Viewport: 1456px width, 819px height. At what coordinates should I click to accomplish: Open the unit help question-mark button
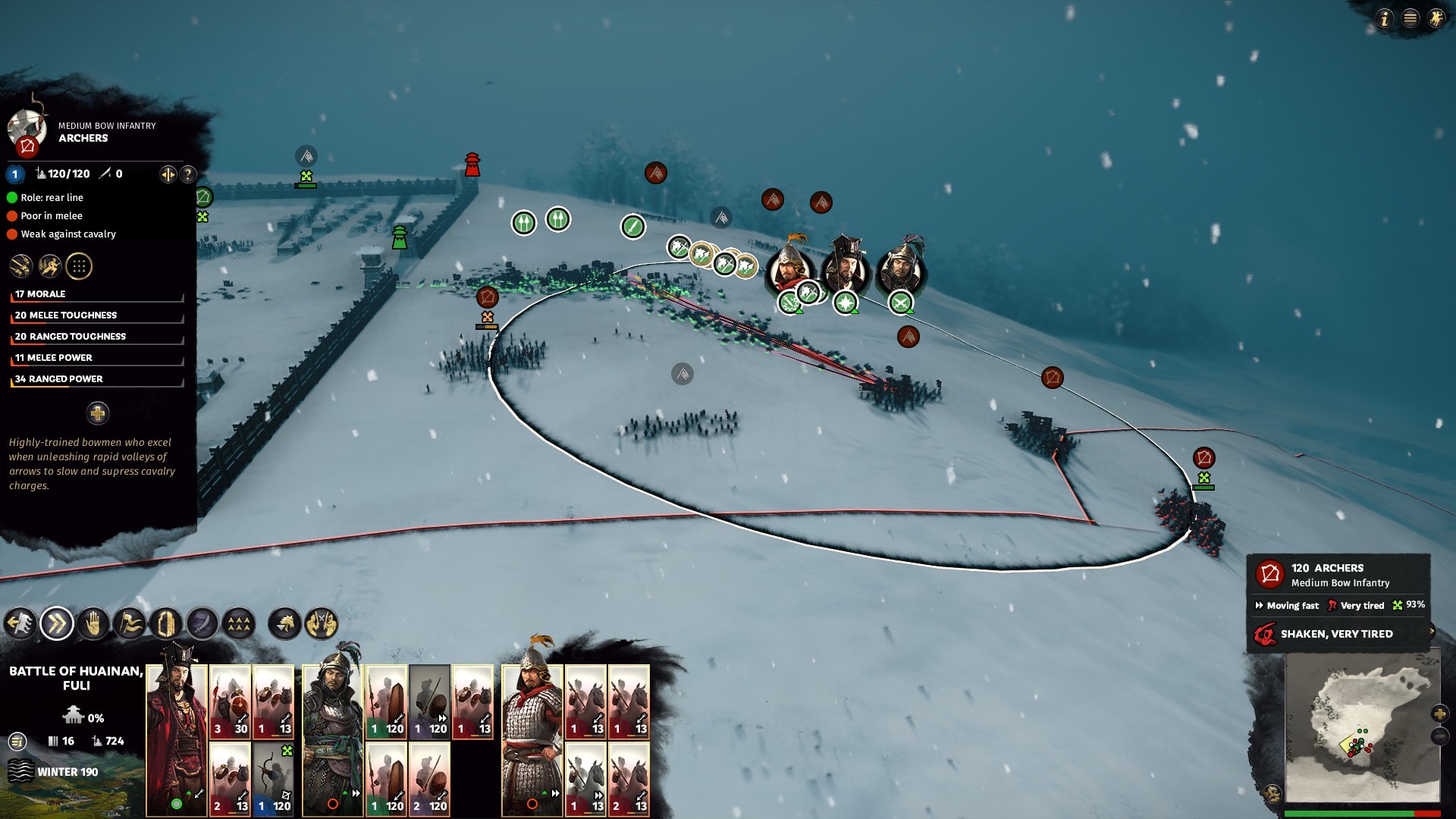[x=187, y=174]
